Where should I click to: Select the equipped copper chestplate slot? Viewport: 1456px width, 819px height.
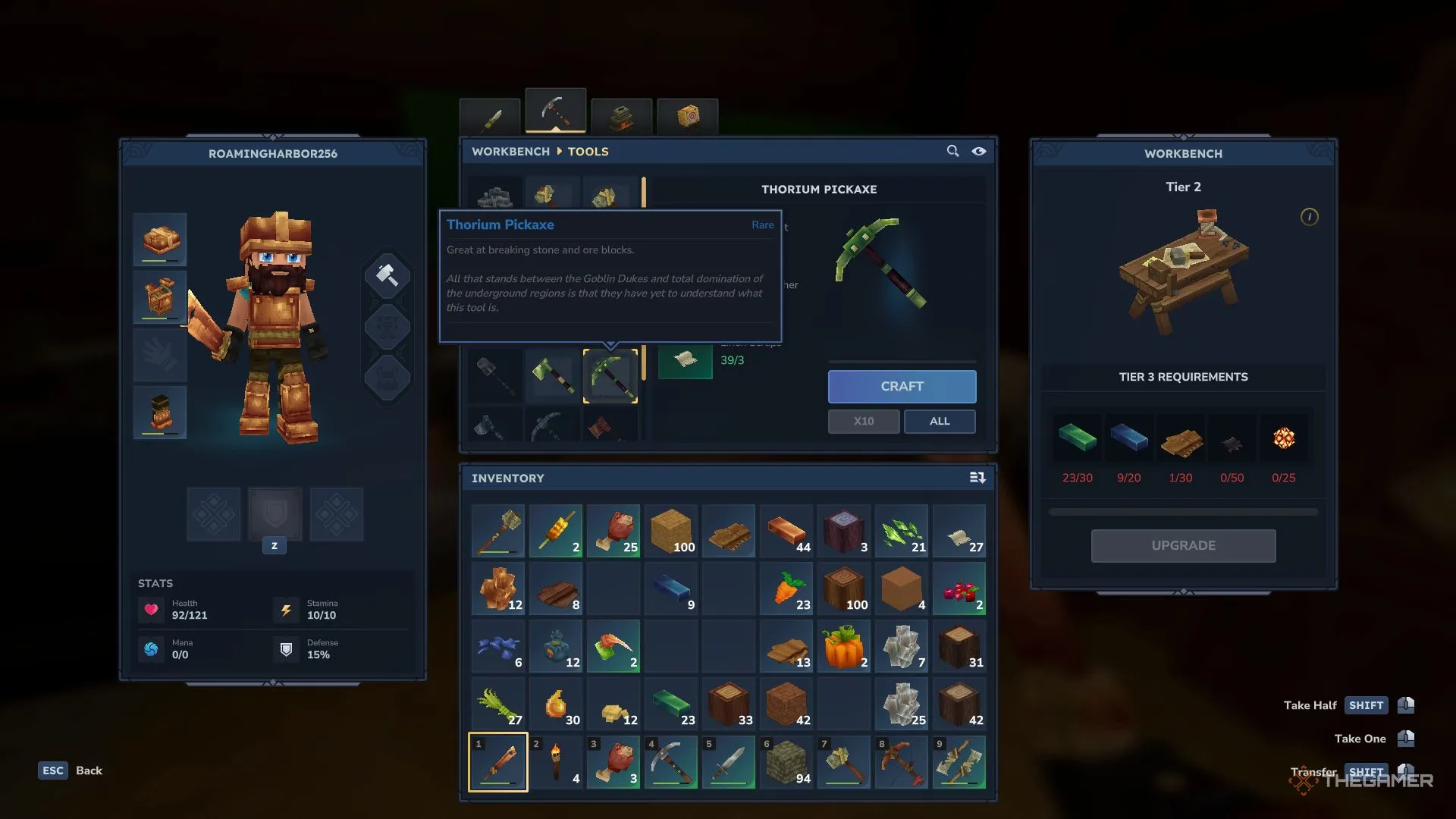[x=160, y=297]
